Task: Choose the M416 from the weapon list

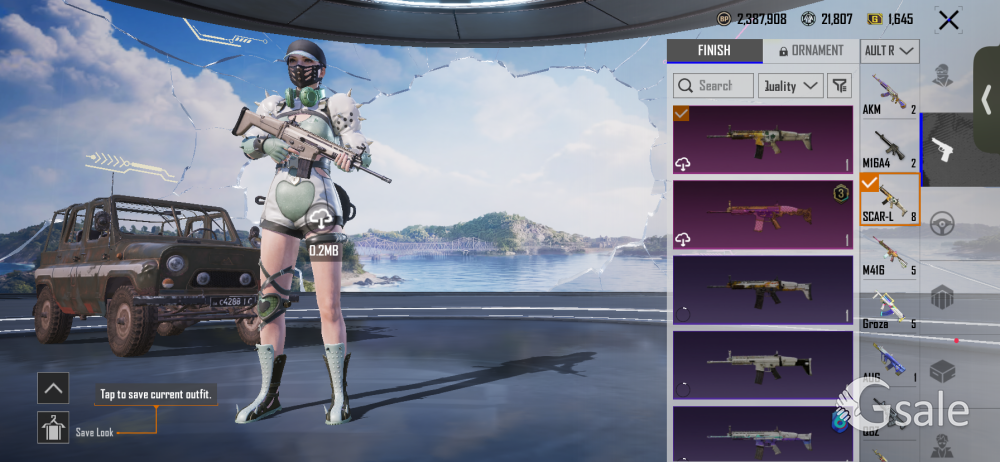Action: point(889,252)
